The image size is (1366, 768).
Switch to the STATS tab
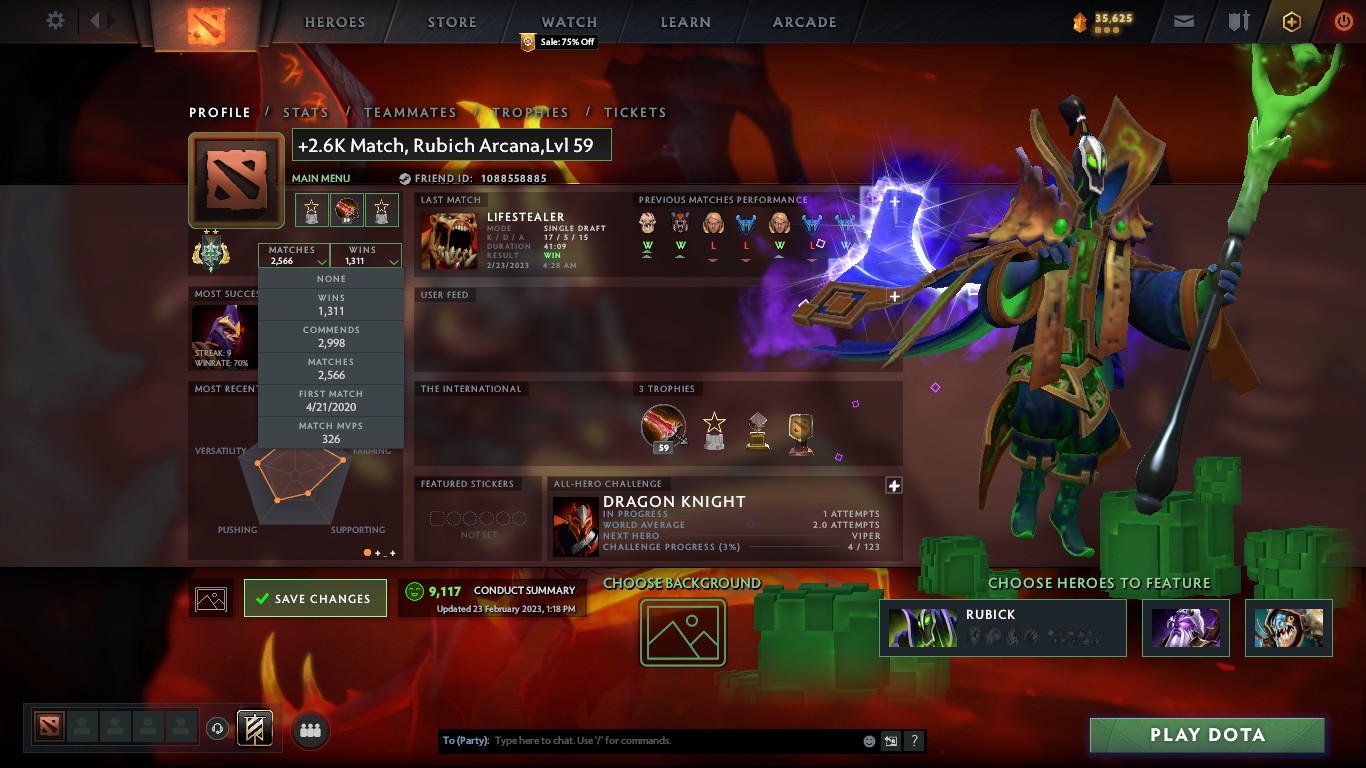(306, 113)
